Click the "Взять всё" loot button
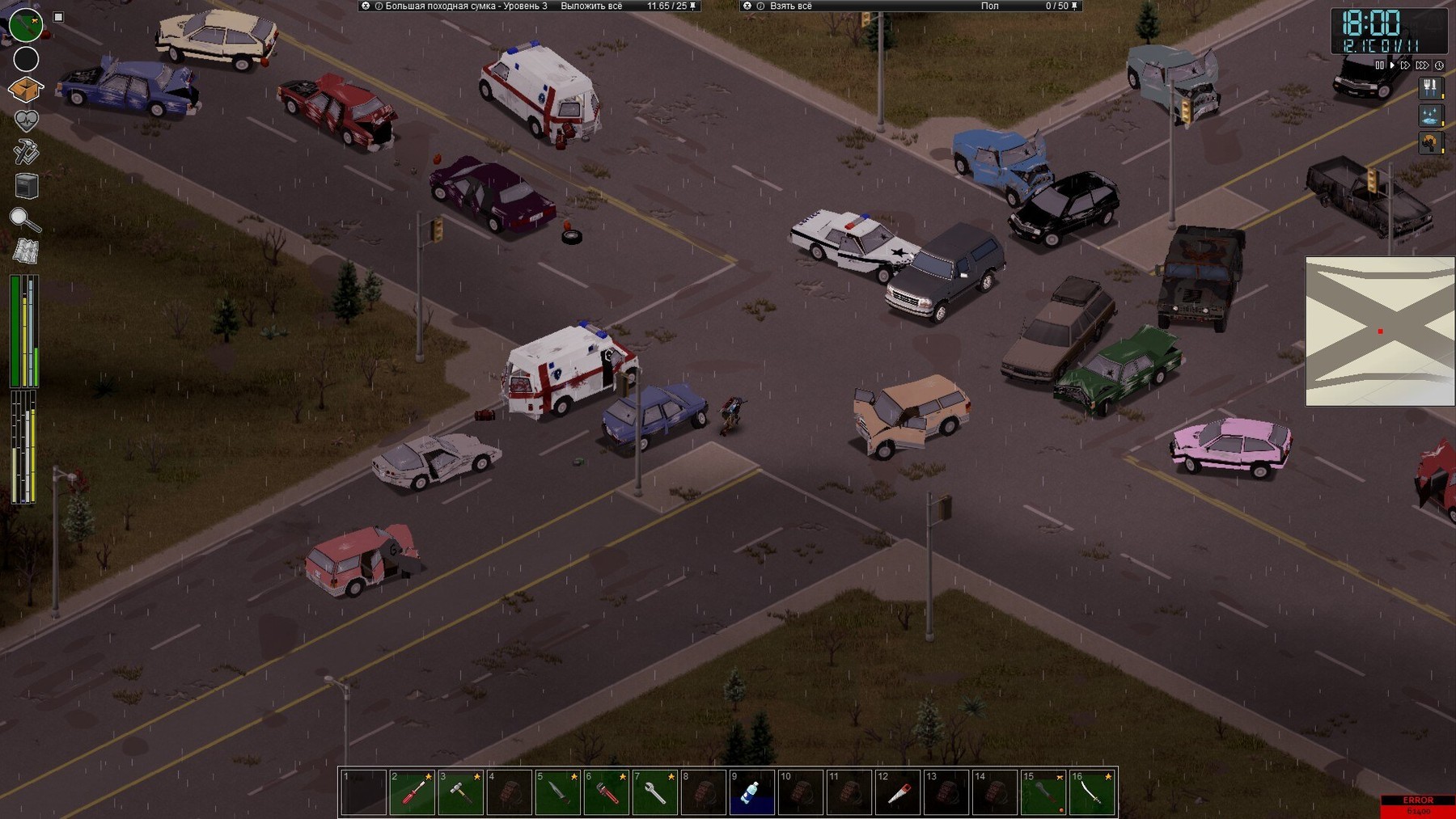Viewport: 1456px width, 819px height. pos(790,6)
